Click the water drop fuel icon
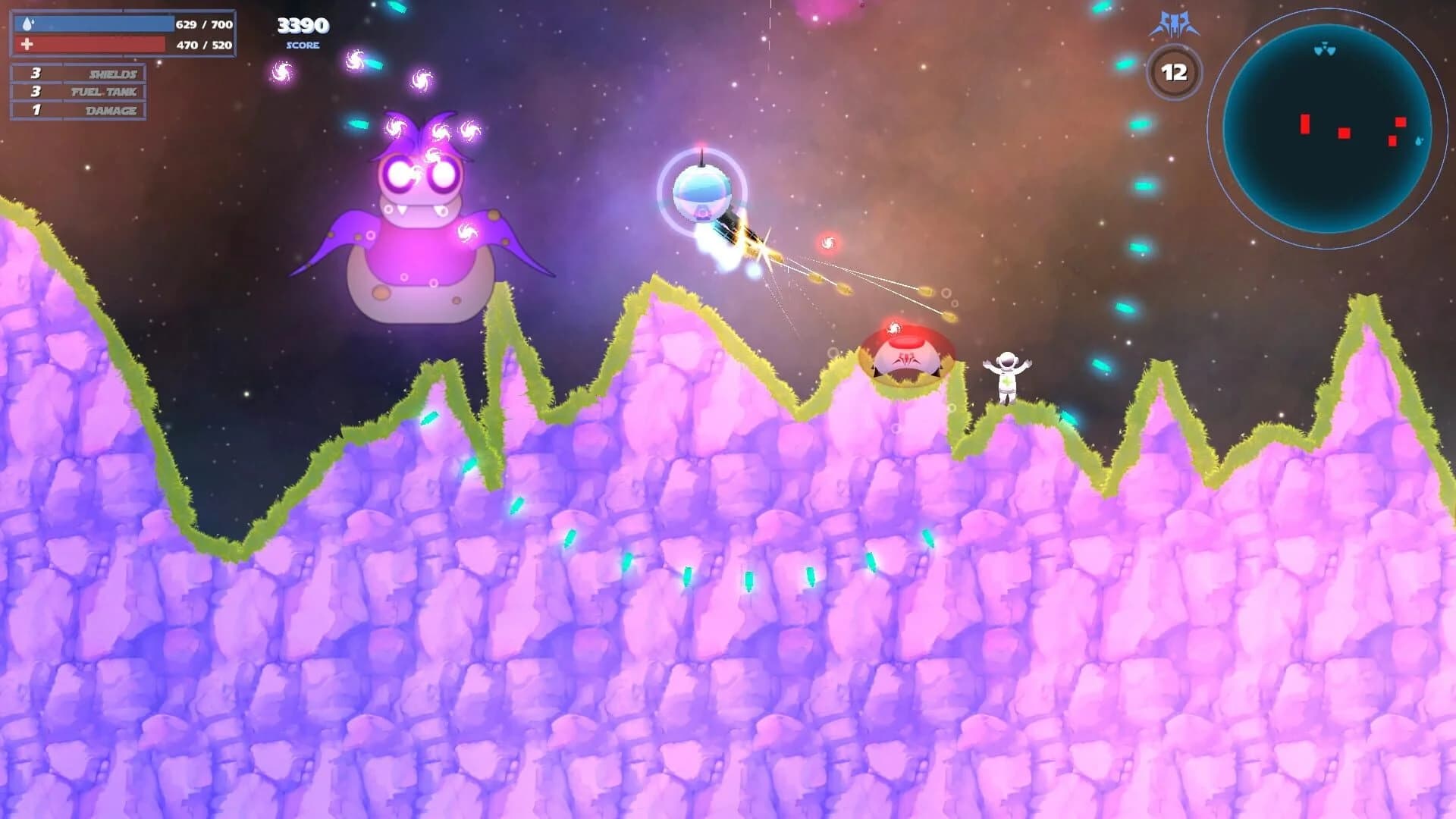 27,23
